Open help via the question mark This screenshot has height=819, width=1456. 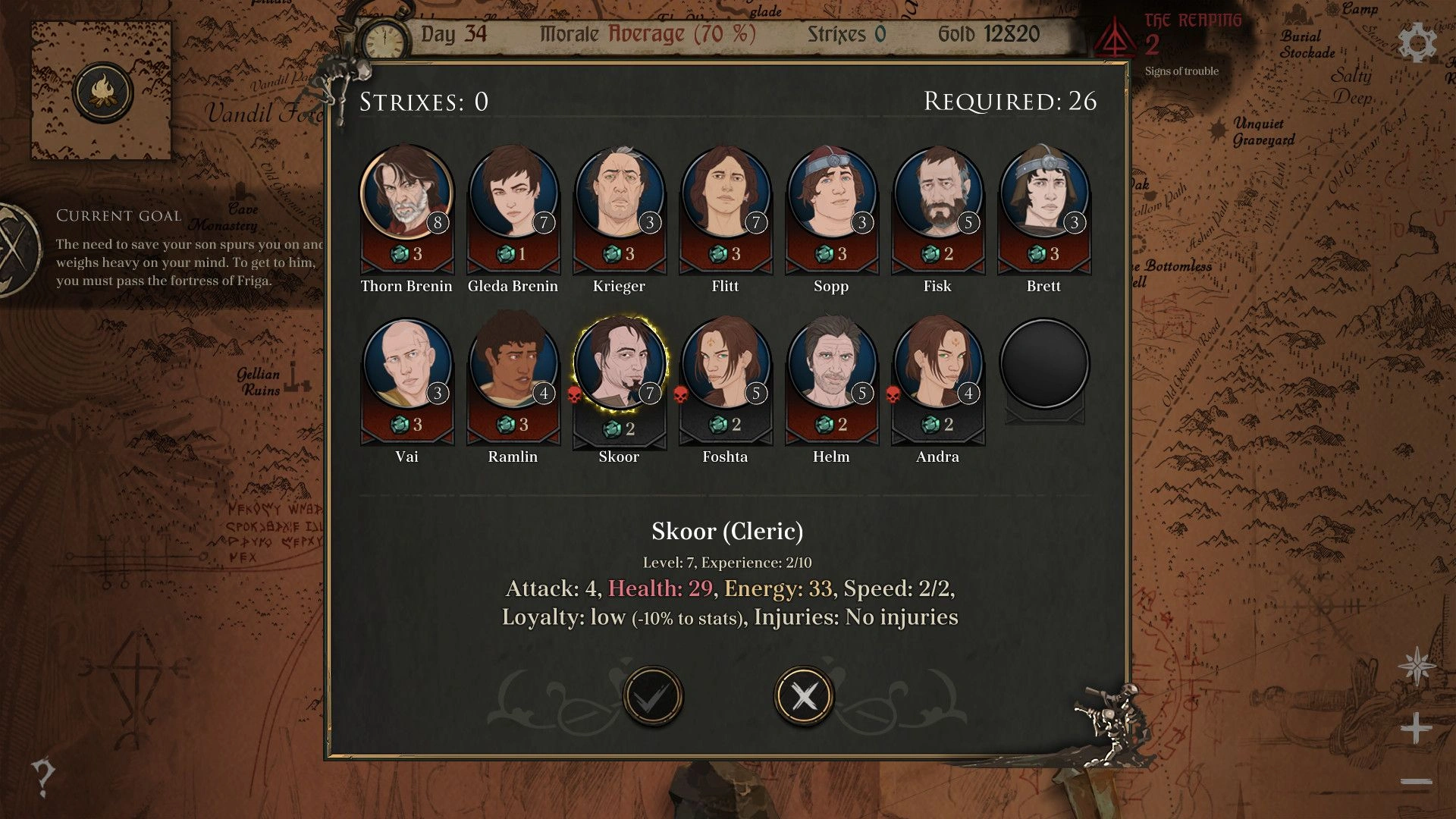point(43,777)
